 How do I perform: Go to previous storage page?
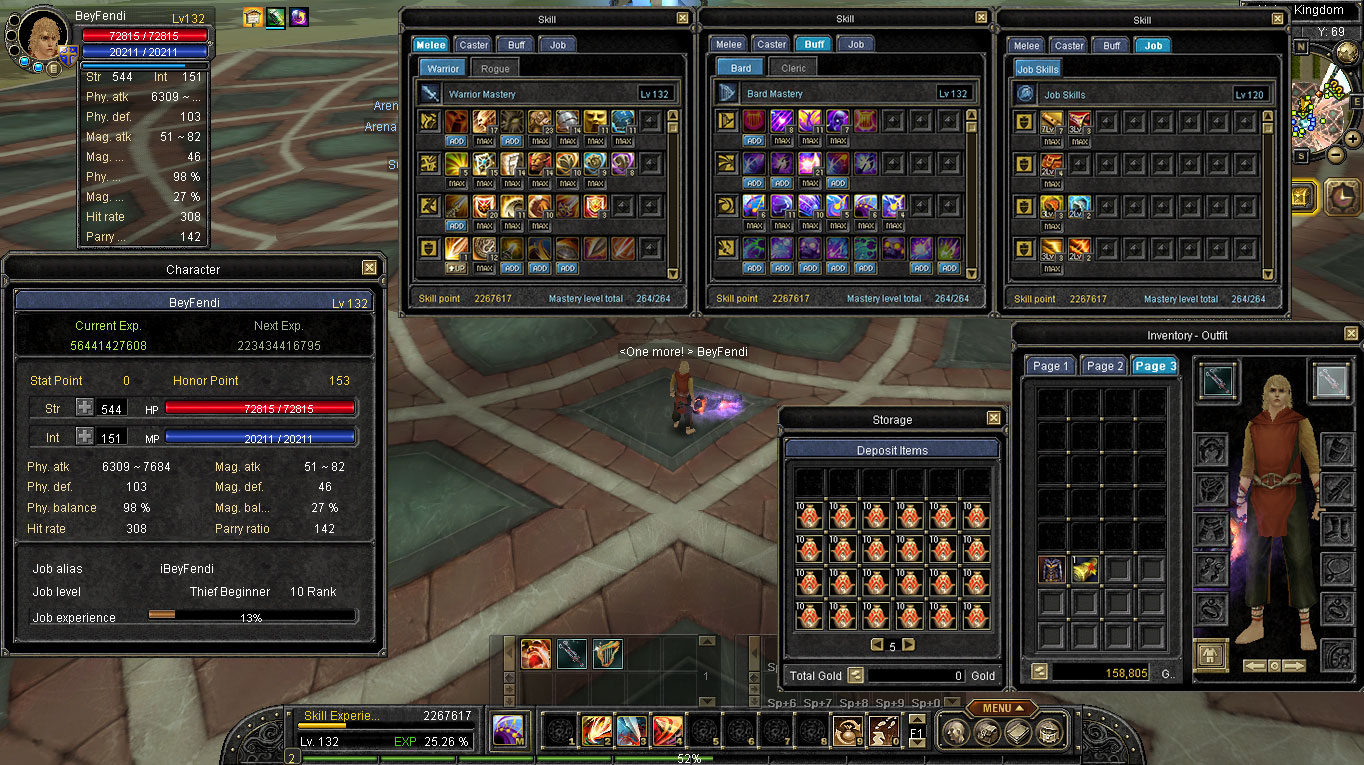tap(876, 645)
